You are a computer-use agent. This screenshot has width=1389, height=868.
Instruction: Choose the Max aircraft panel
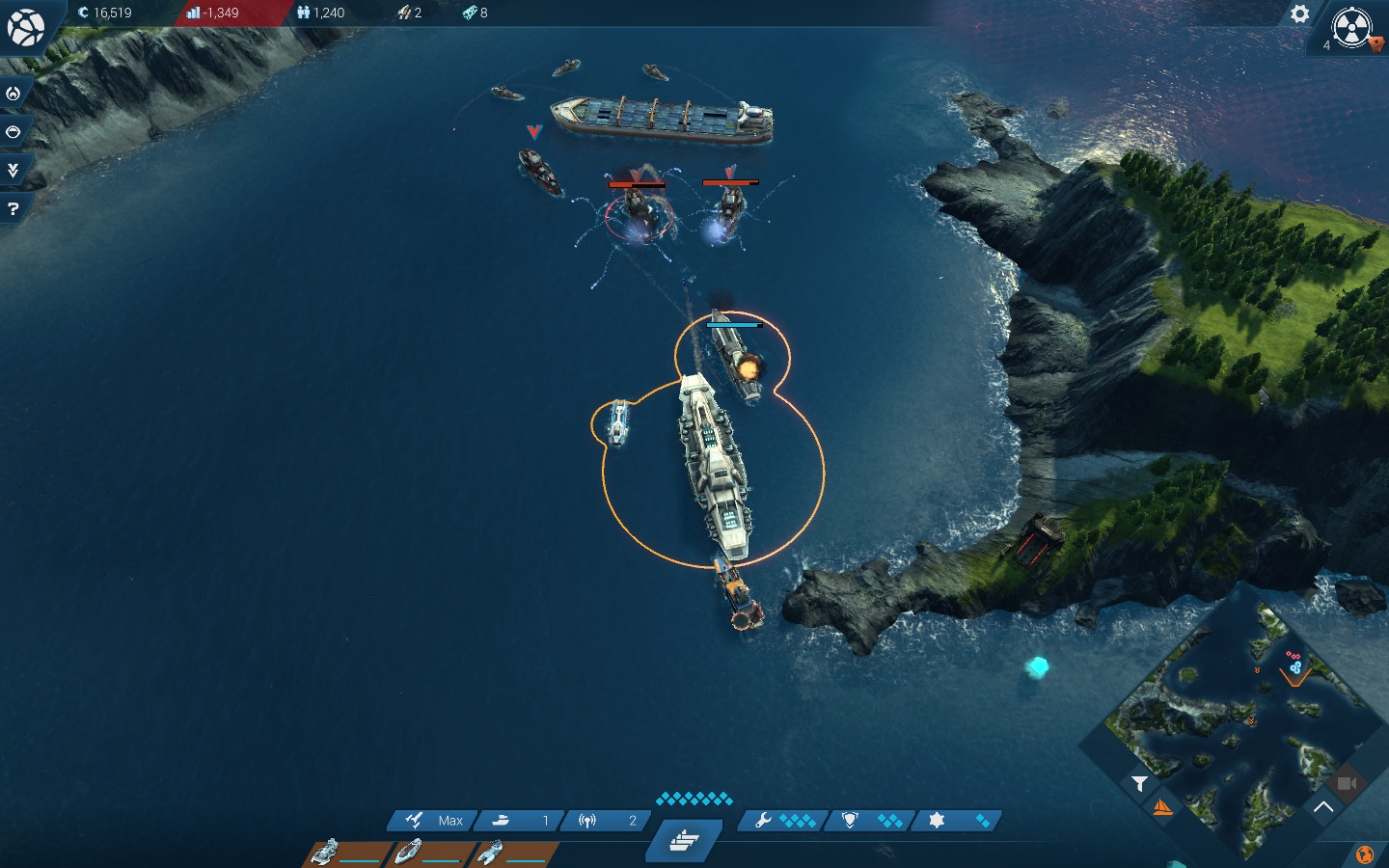click(433, 821)
